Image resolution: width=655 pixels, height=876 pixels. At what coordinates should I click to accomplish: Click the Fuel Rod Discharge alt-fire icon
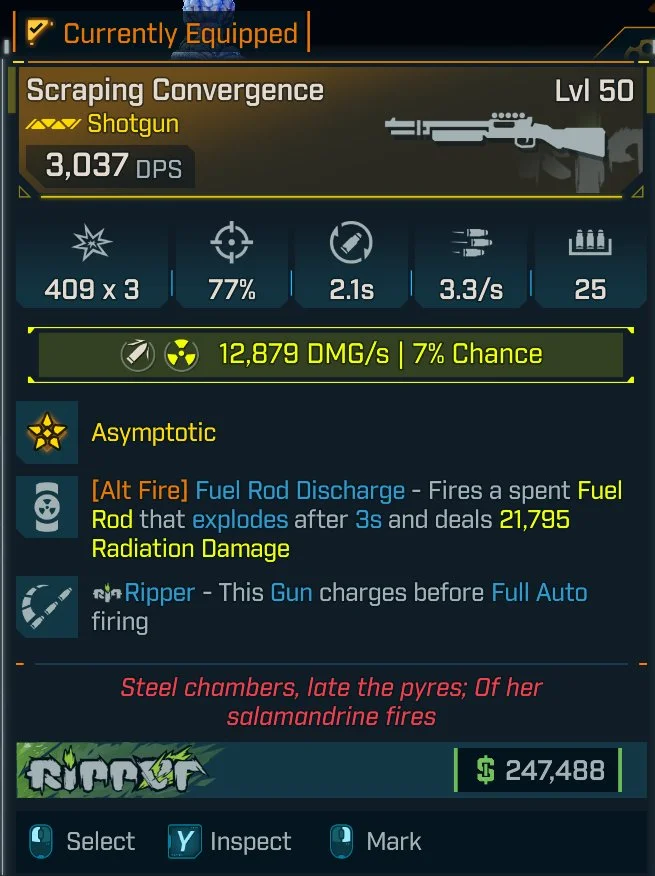pos(47,508)
